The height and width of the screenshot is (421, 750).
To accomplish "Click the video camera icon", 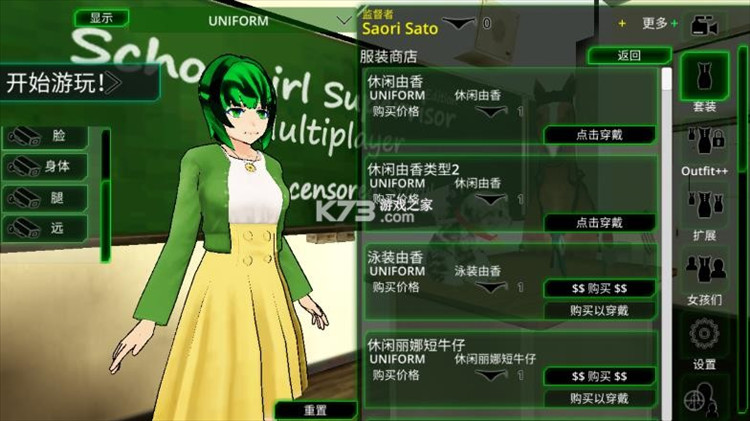I will [x=707, y=24].
